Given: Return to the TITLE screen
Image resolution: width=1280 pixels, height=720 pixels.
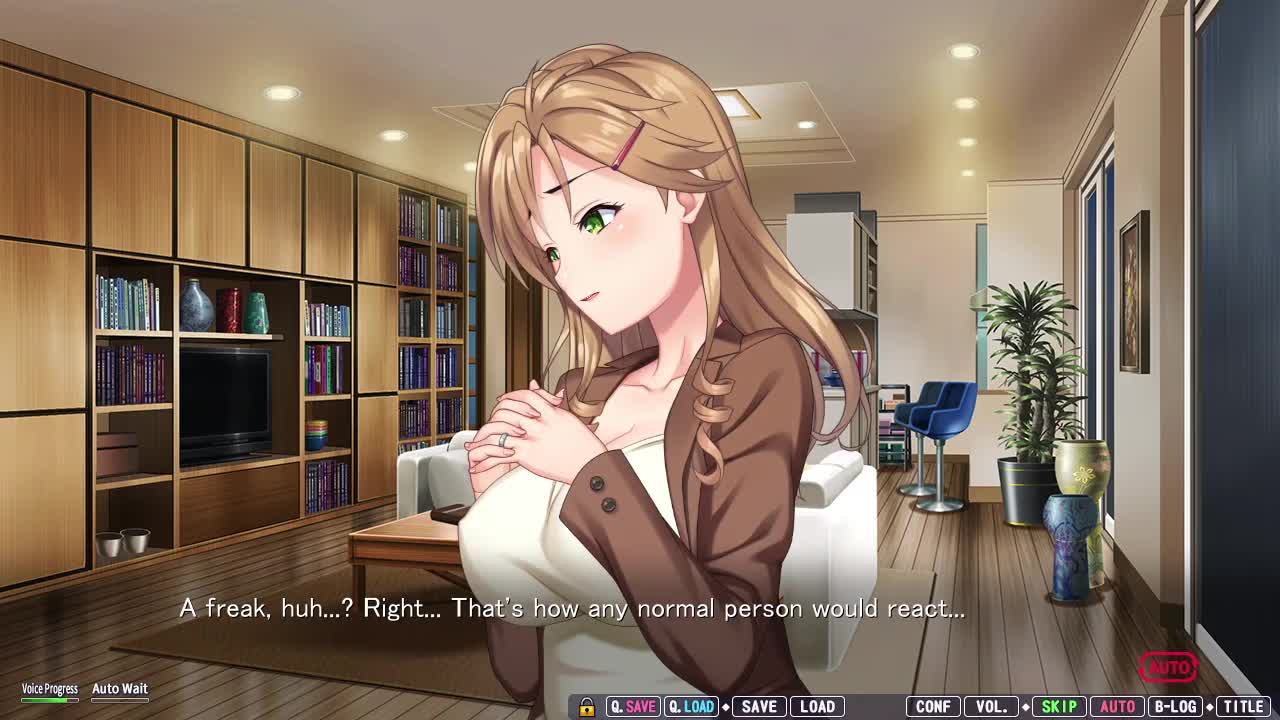Looking at the screenshot, I should [x=1243, y=707].
